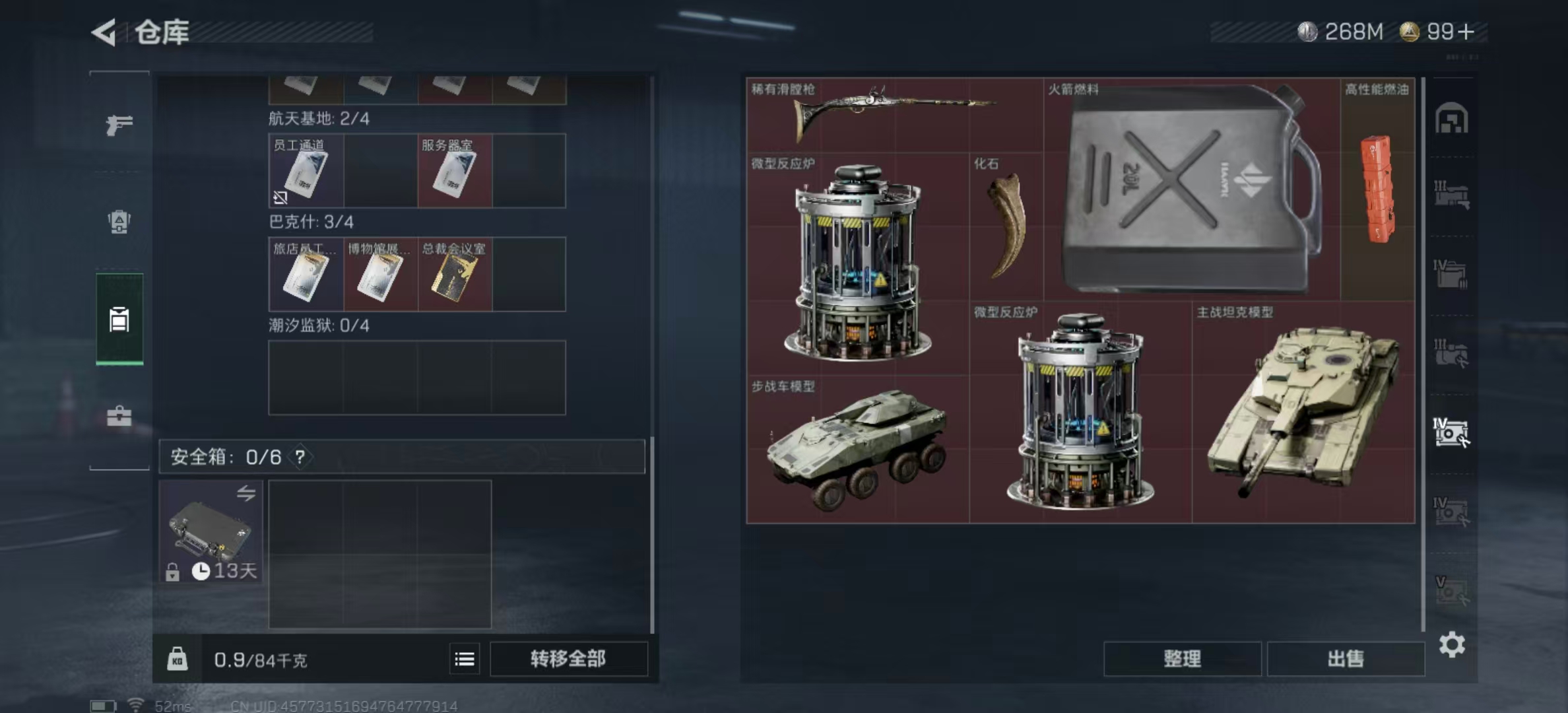Image resolution: width=1568 pixels, height=713 pixels.
Task: Open the gear settings icon
Action: coord(1452,644)
